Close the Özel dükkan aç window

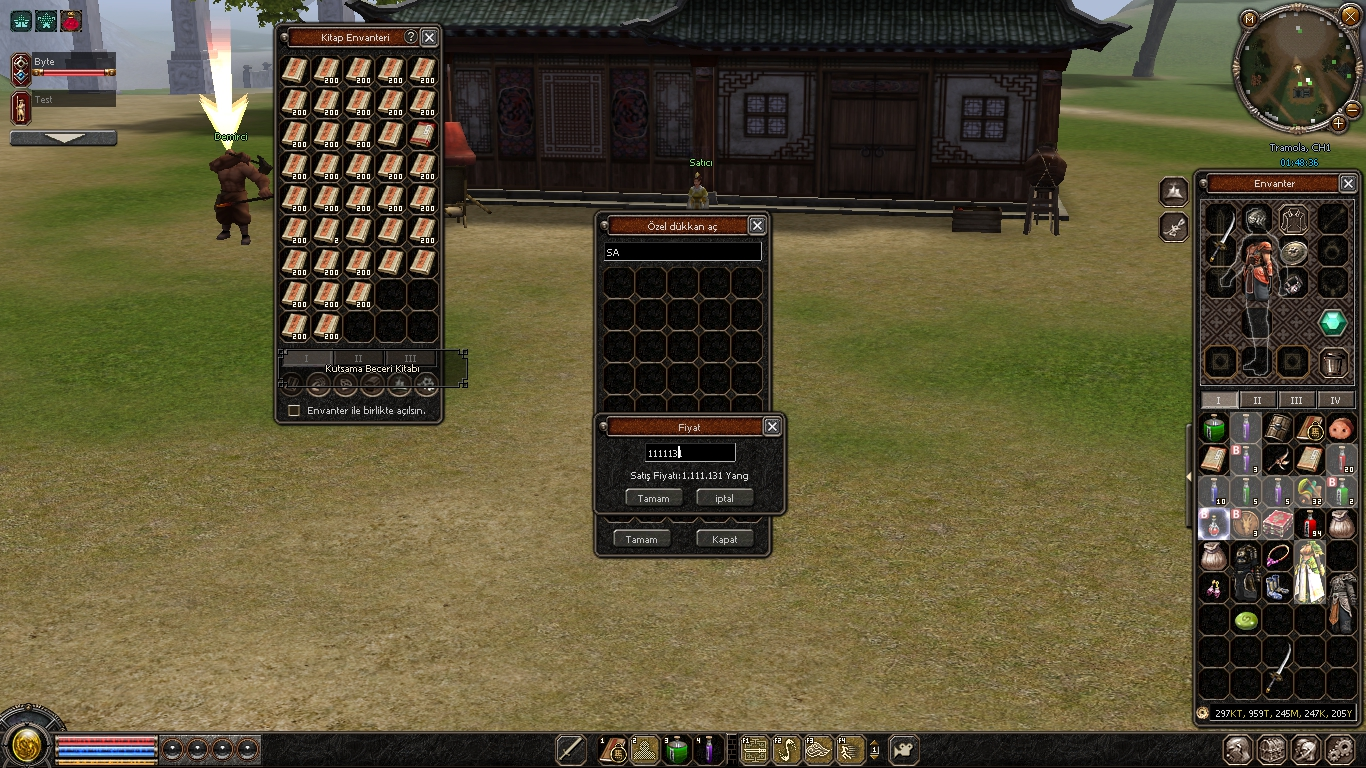click(757, 226)
